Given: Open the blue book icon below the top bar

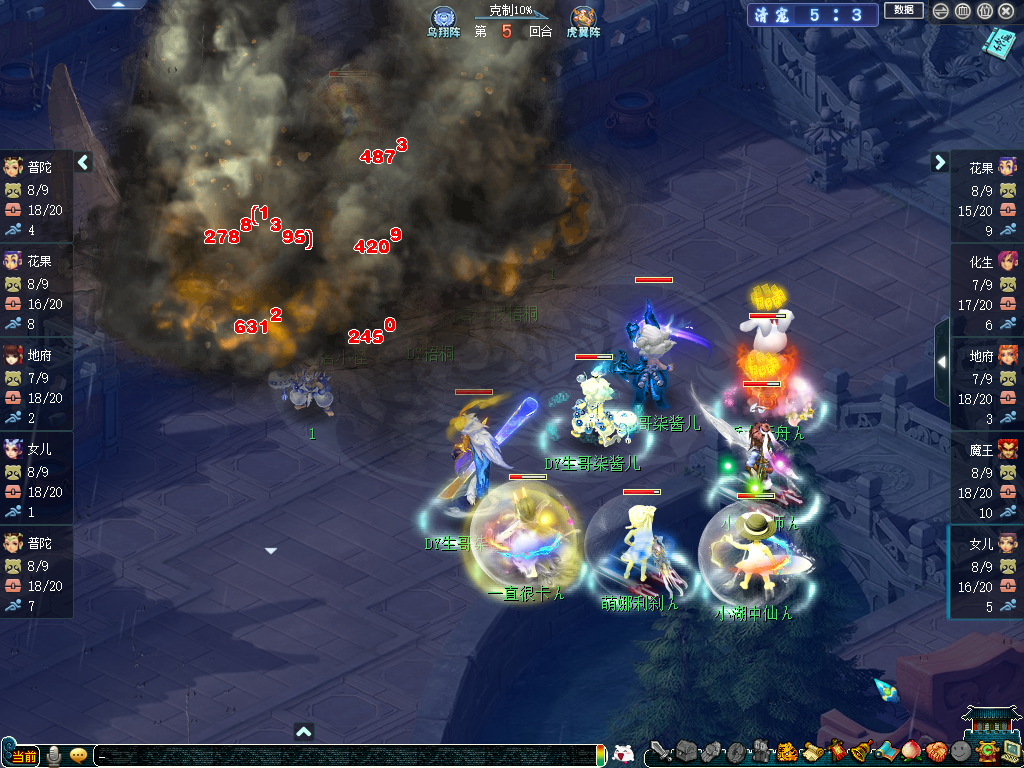Looking at the screenshot, I should pos(996,43).
